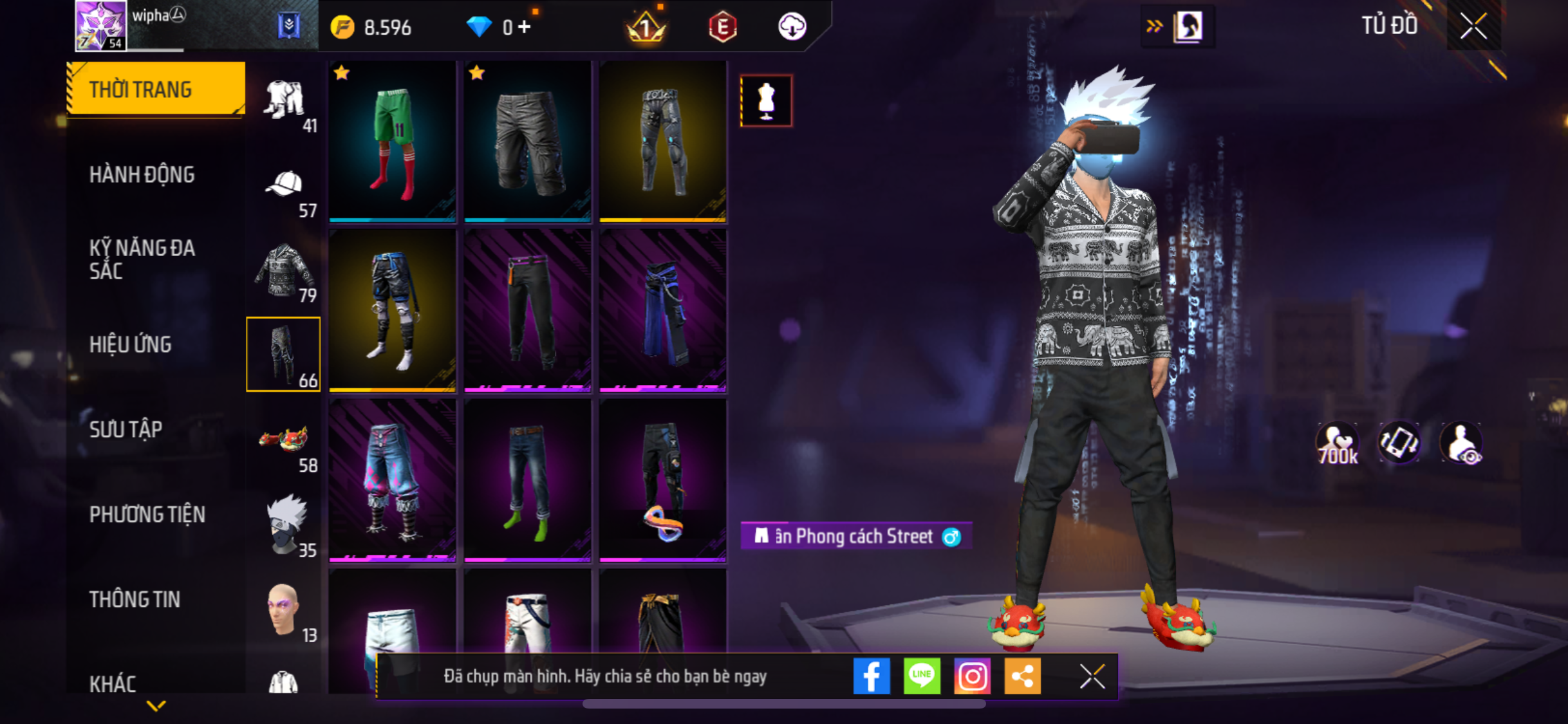Go to the SƯU TẬP tab
Viewport: 1568px width, 724px height.
126,429
